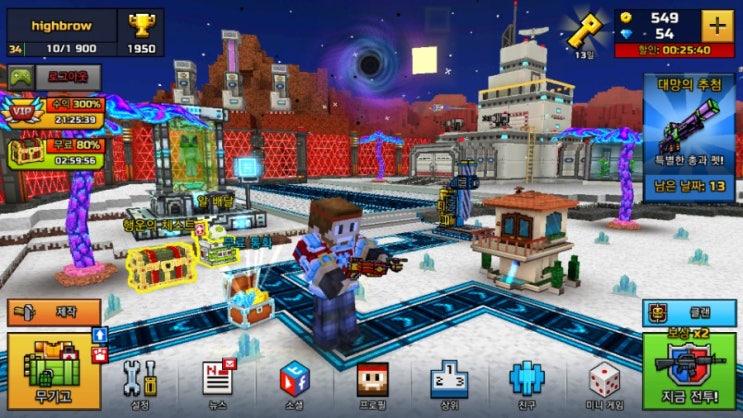
Task: Open the 클랜 clan menu
Action: 688,313
